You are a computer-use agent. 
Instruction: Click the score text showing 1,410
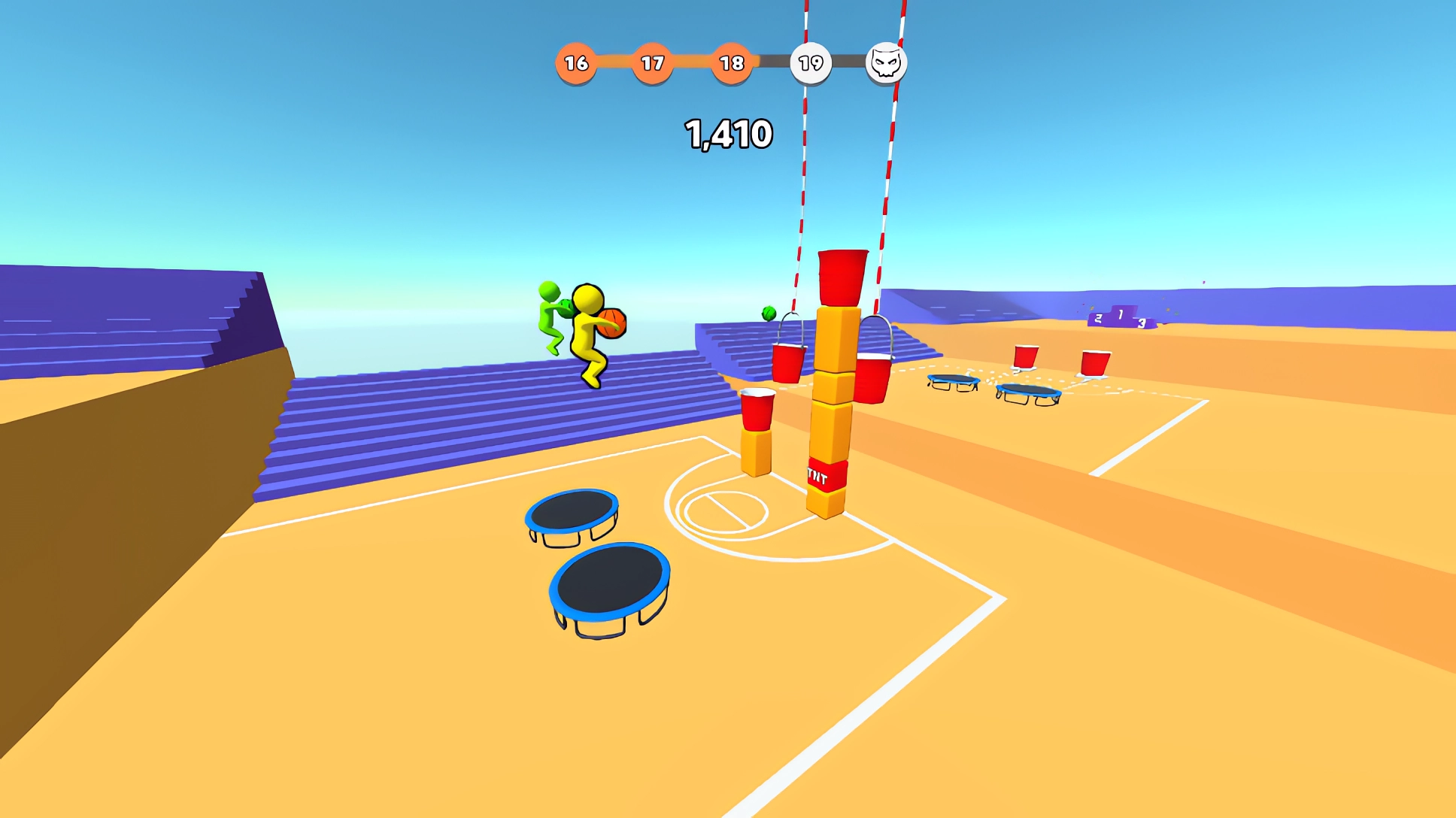coord(728,132)
